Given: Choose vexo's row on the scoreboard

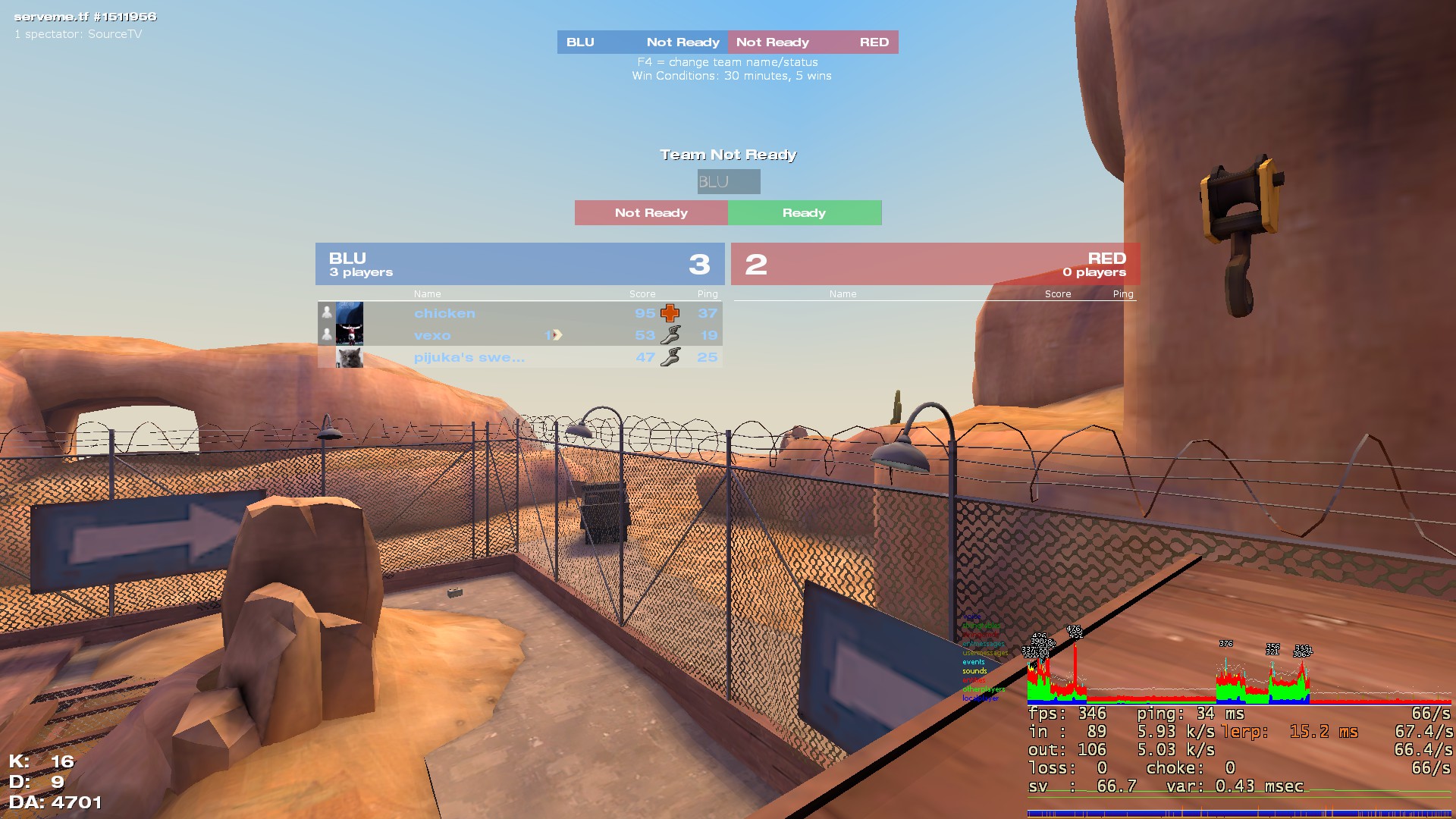Looking at the screenshot, I should pos(432,335).
